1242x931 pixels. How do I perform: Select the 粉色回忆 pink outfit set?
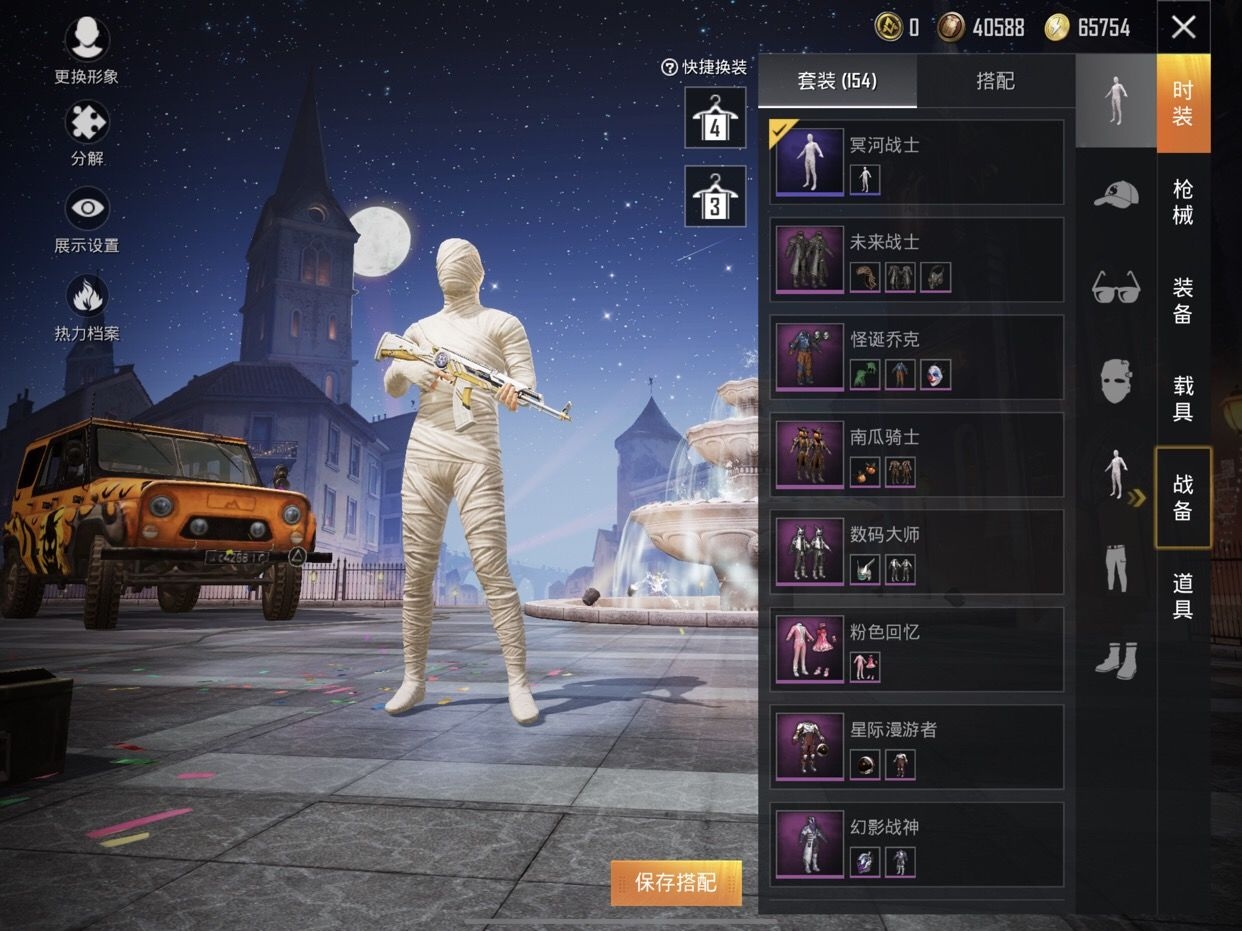[916, 649]
